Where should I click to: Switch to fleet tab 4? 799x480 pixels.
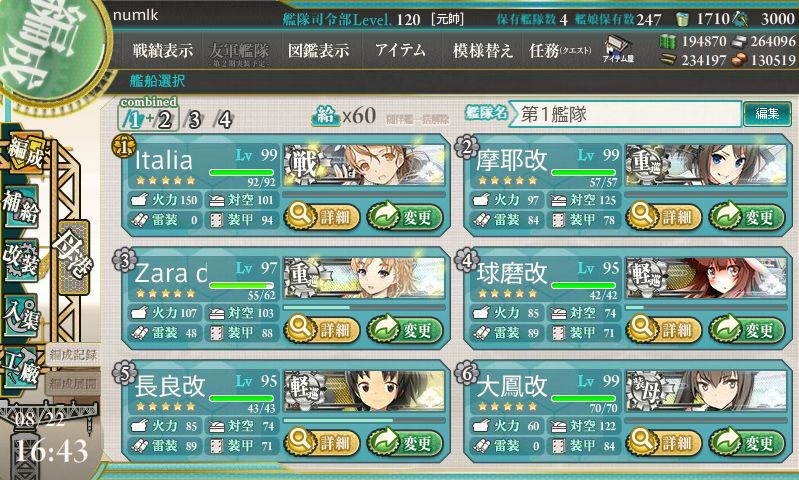pos(225,120)
